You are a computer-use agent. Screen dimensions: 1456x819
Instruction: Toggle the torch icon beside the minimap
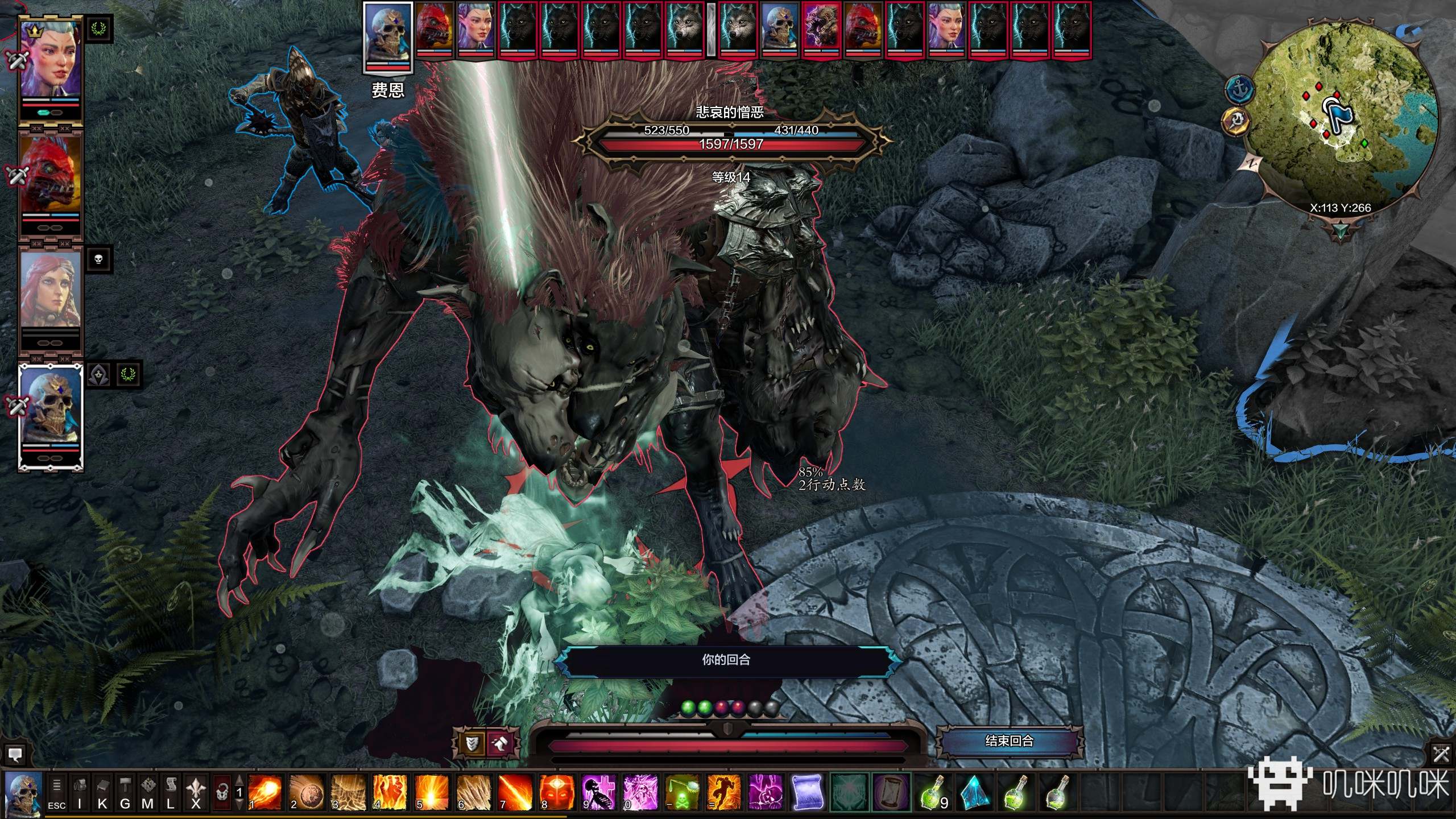[1235, 121]
